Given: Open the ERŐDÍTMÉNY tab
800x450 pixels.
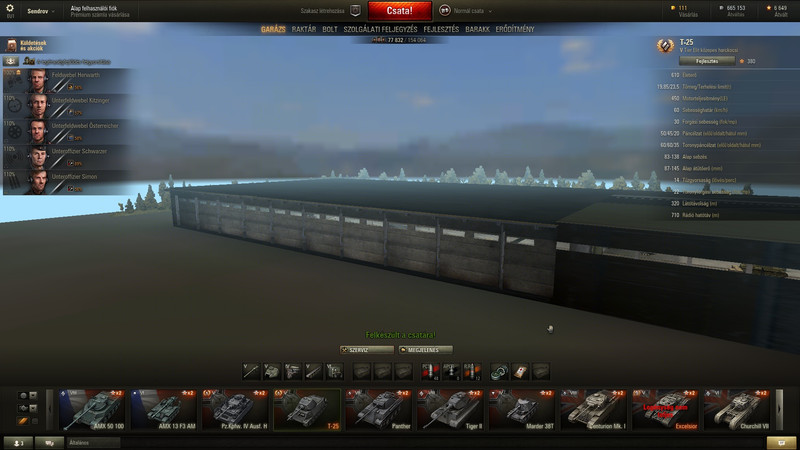Looking at the screenshot, I should pos(515,30).
